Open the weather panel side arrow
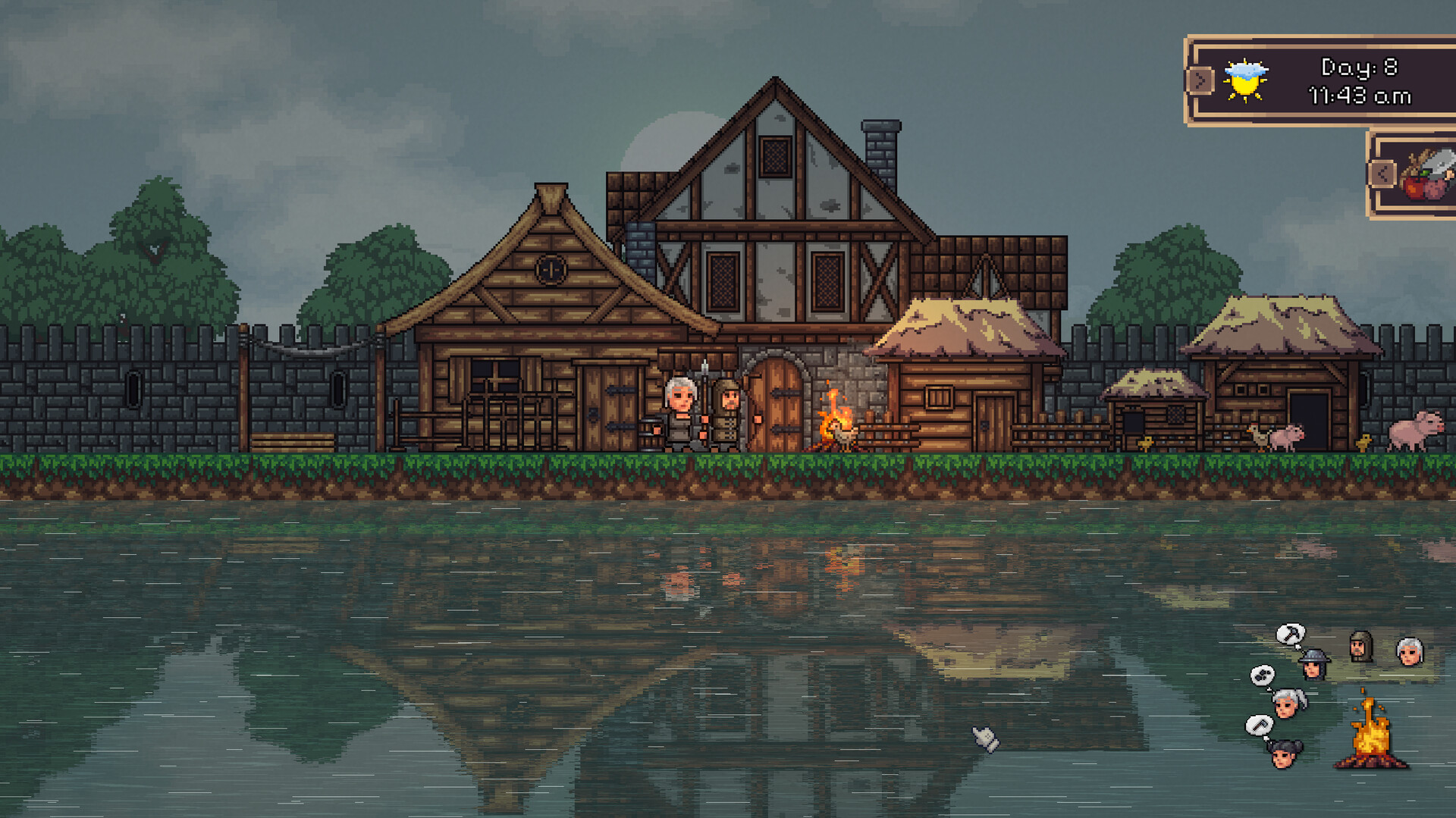 click(x=1201, y=81)
